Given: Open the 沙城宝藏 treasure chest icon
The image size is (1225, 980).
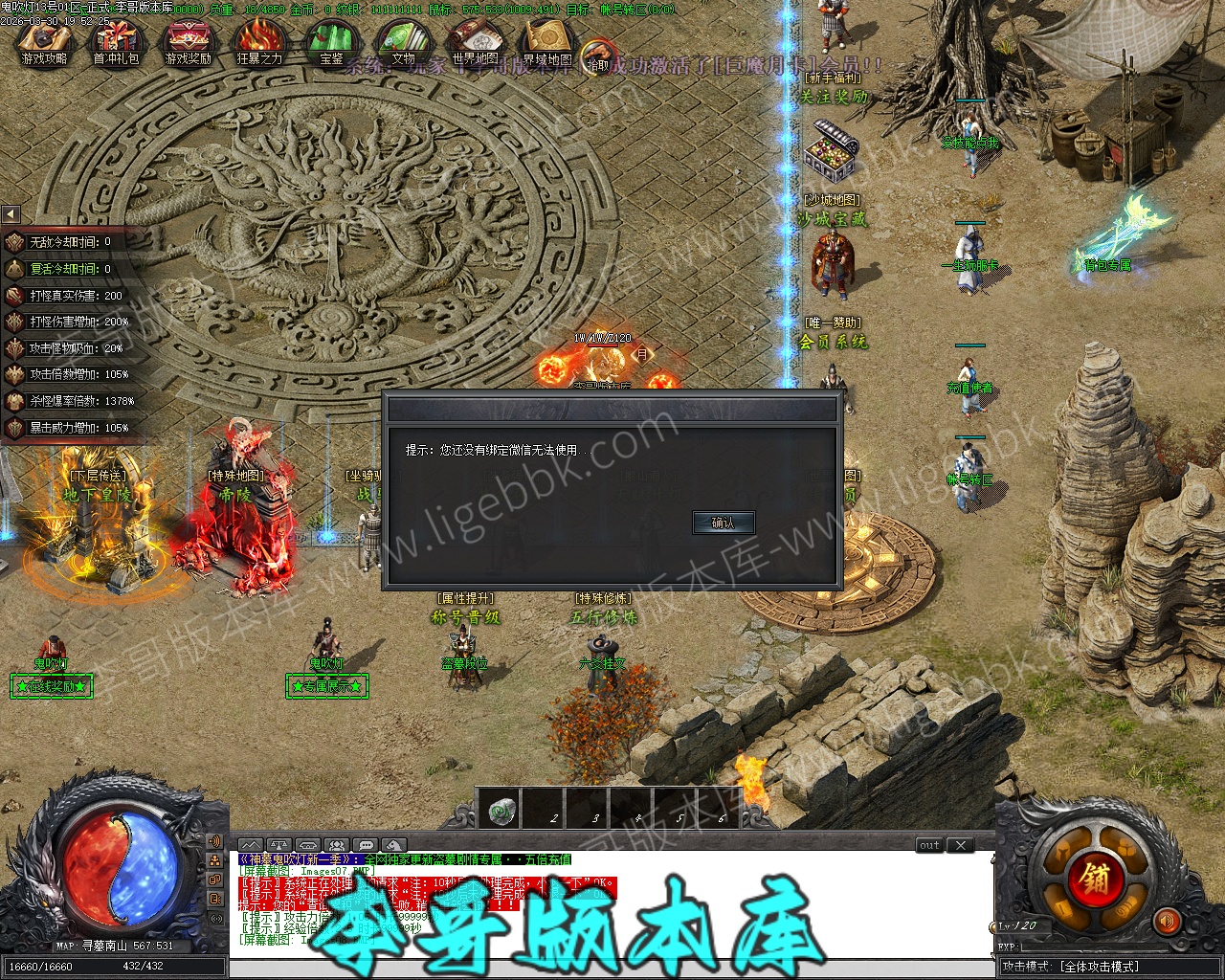Looking at the screenshot, I should [832, 149].
